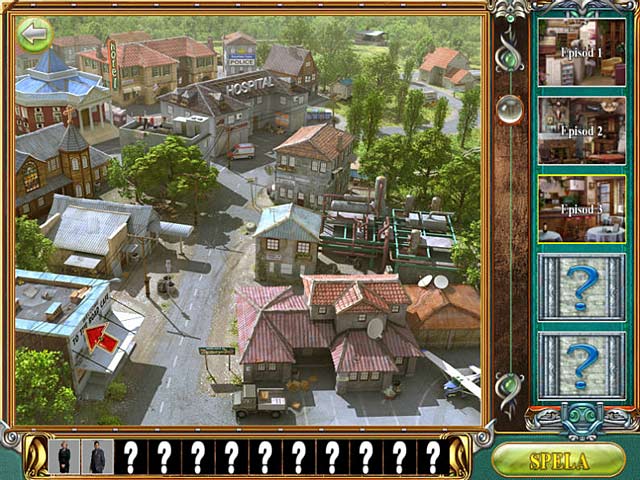Click the bottom green gem scroll-down ornament
Viewport: 640px width, 480px height.
point(511,384)
